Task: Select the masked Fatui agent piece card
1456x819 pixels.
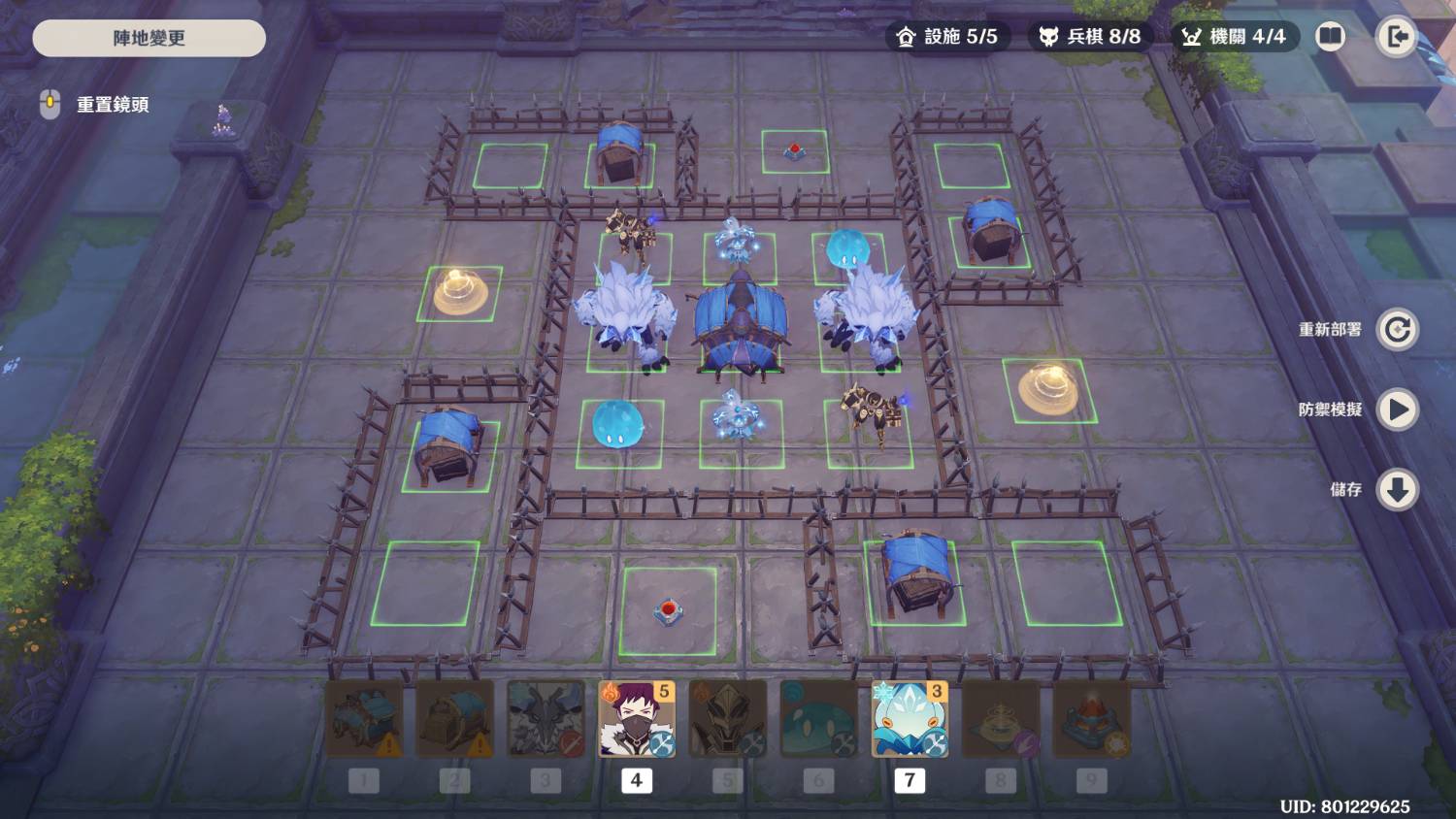Action: (637, 719)
